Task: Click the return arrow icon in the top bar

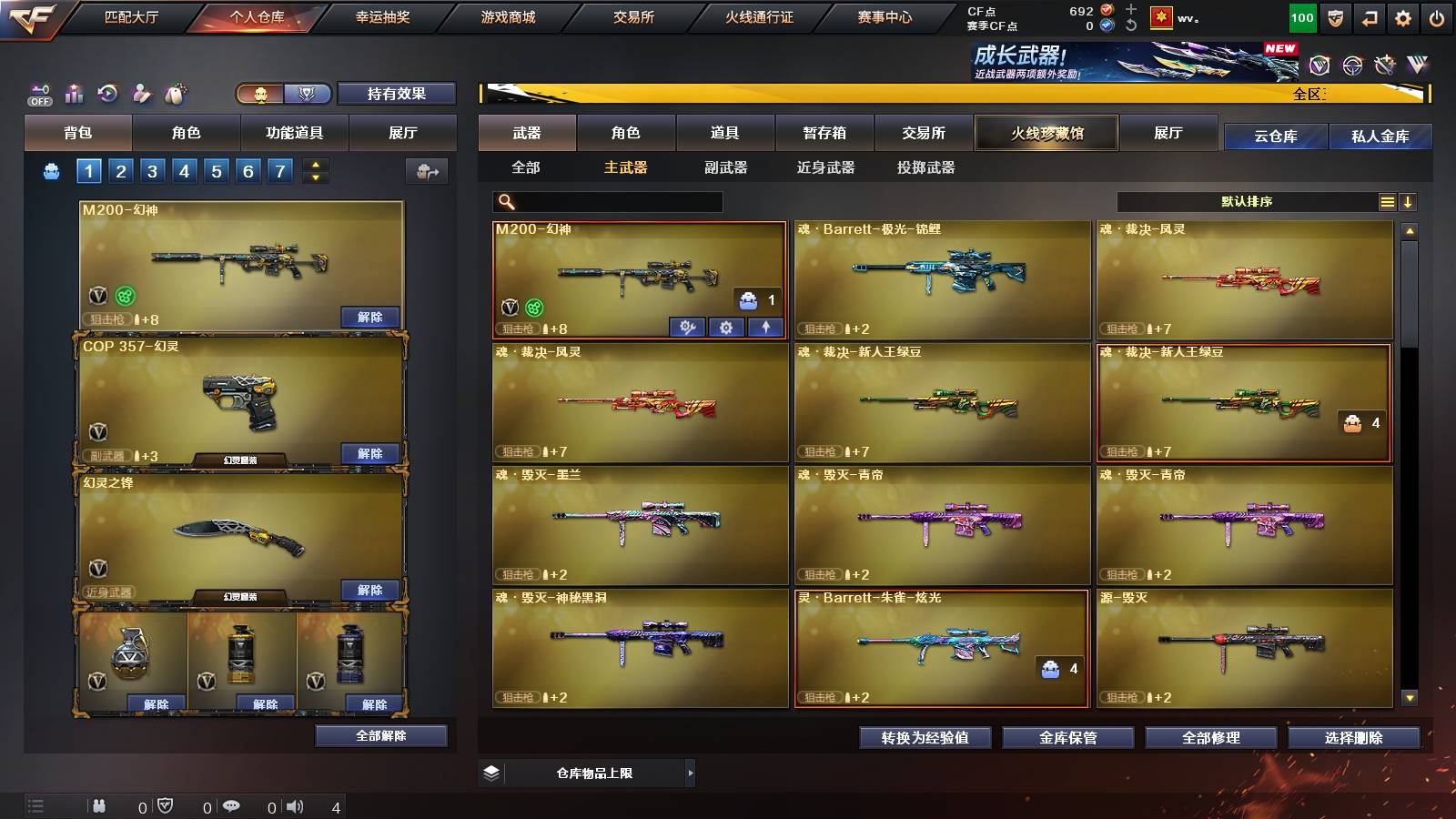Action: pyautogui.click(x=1370, y=16)
